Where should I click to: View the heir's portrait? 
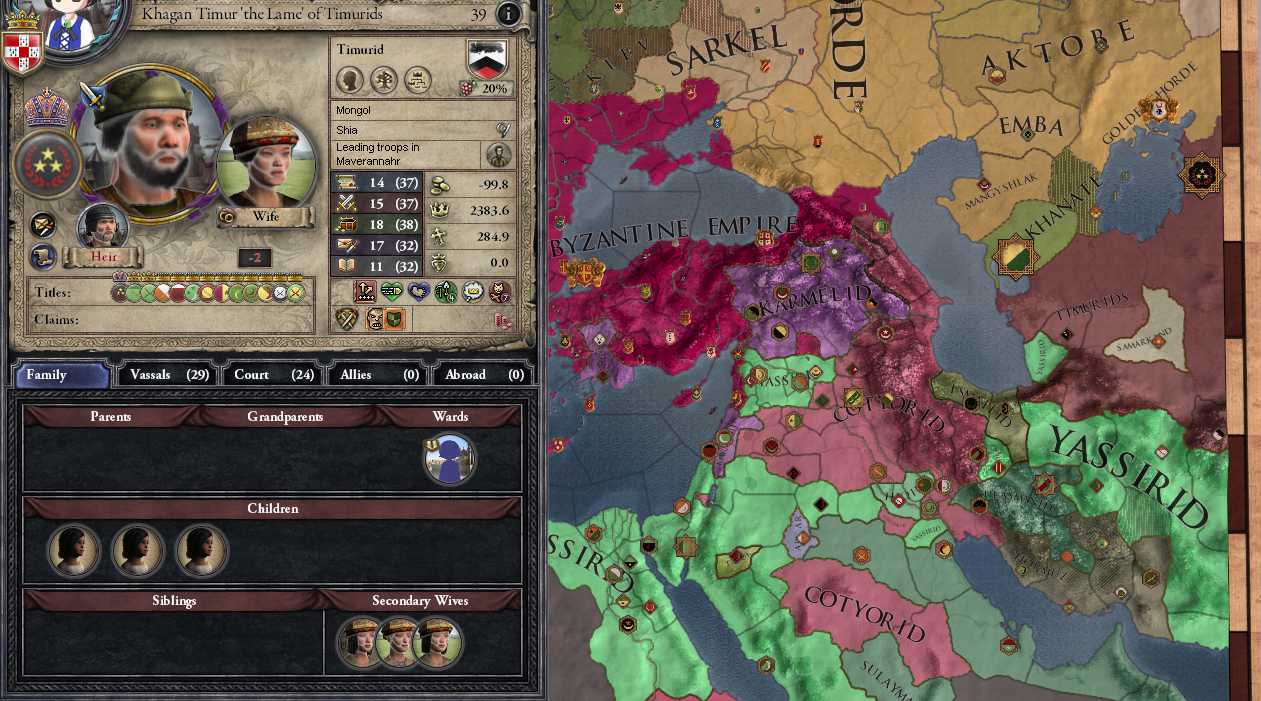pos(103,228)
